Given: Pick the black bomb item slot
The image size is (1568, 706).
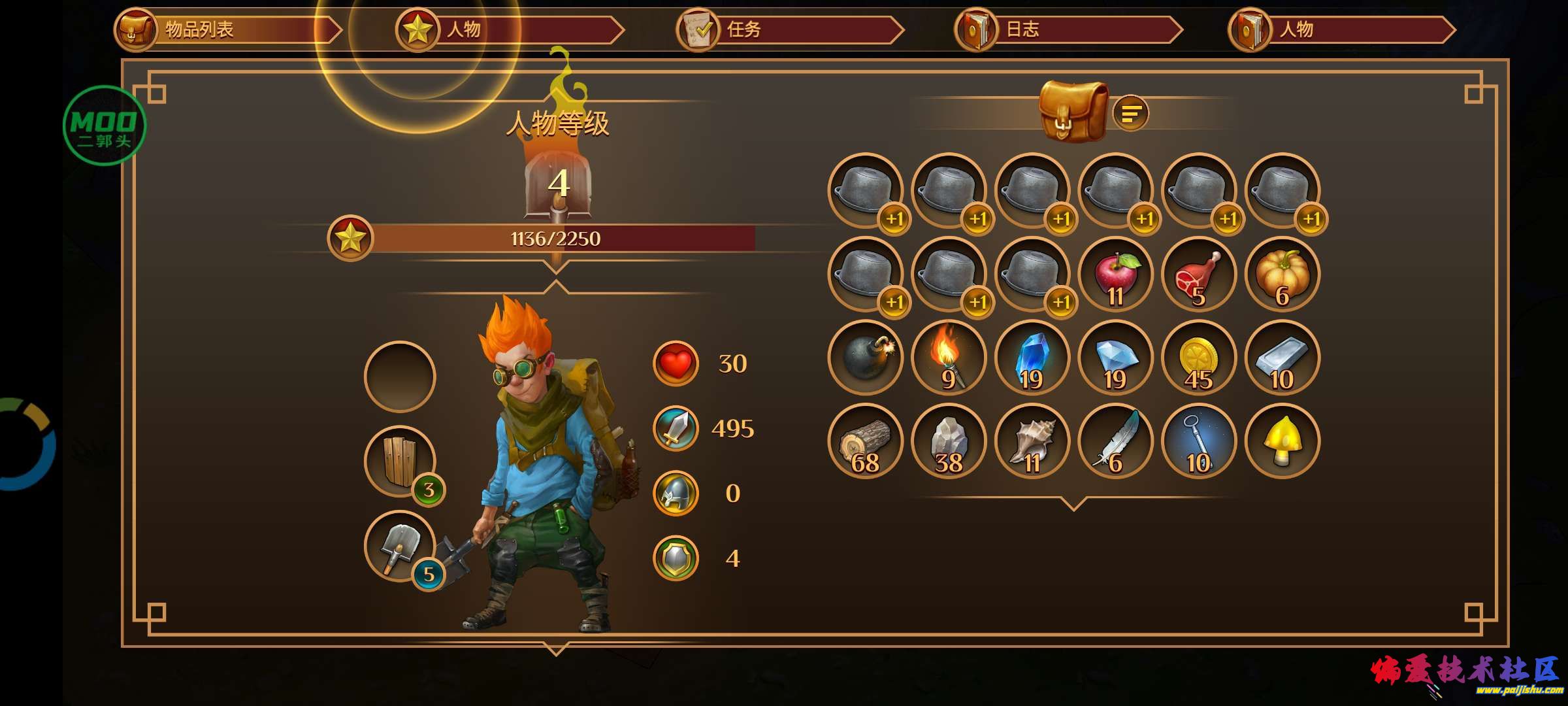Looking at the screenshot, I should [866, 358].
